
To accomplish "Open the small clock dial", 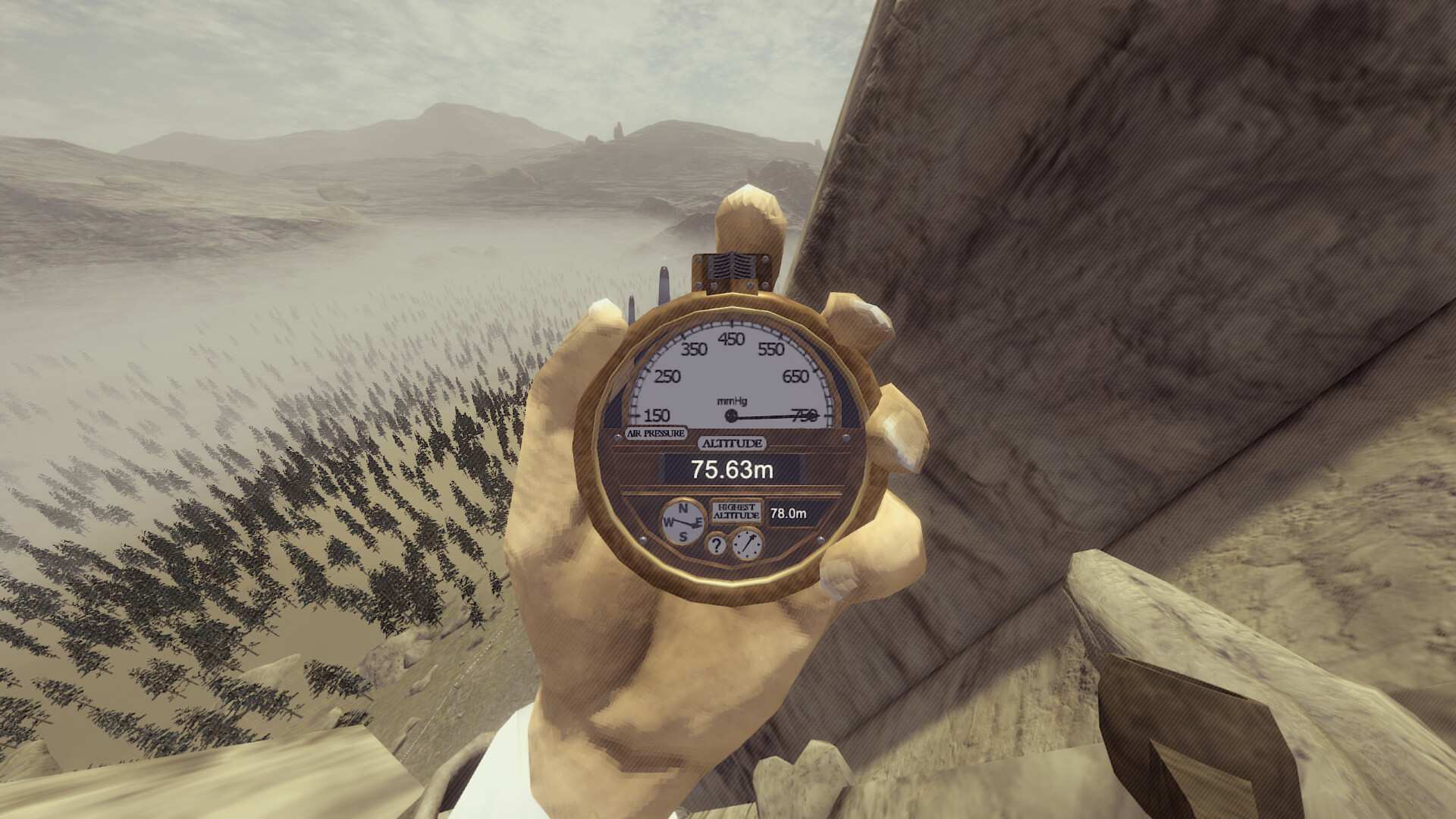I will (x=747, y=544).
